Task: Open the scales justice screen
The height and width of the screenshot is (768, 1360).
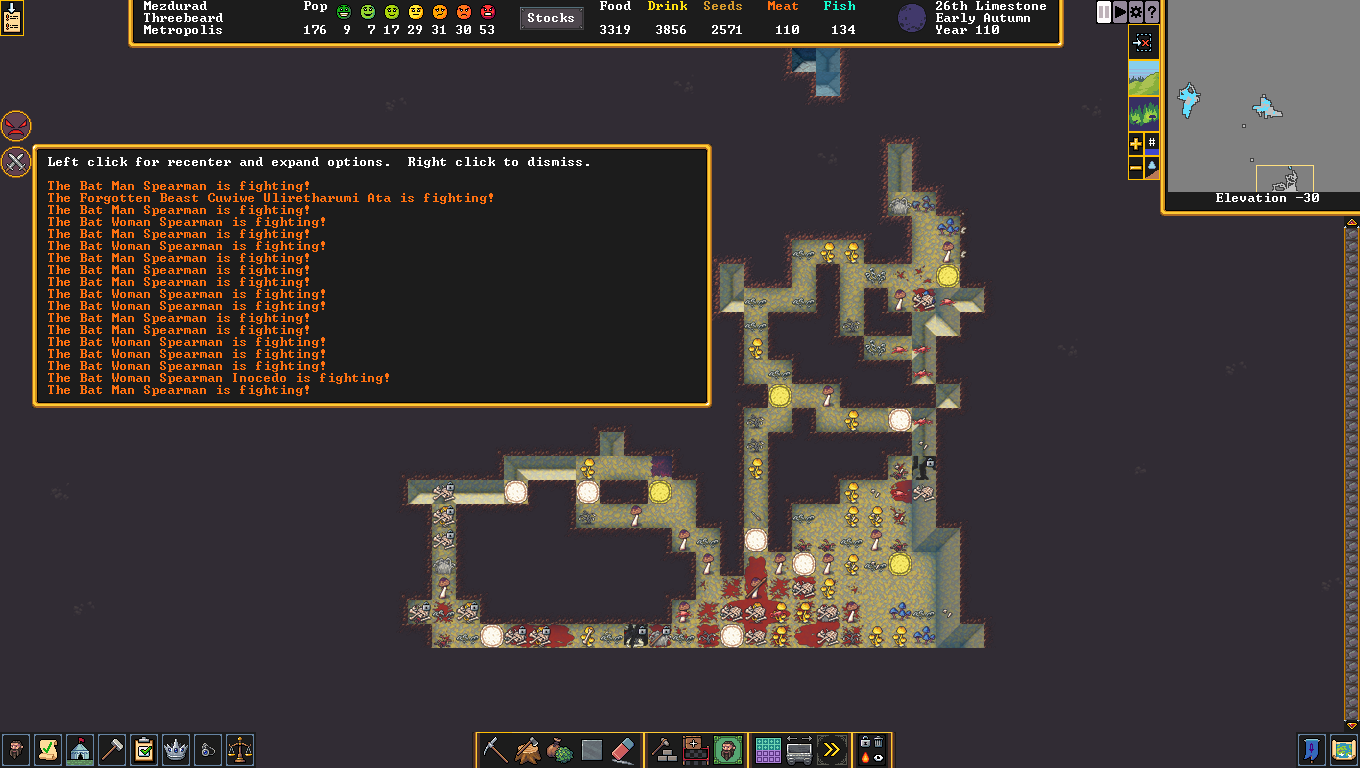Action: click(x=240, y=750)
